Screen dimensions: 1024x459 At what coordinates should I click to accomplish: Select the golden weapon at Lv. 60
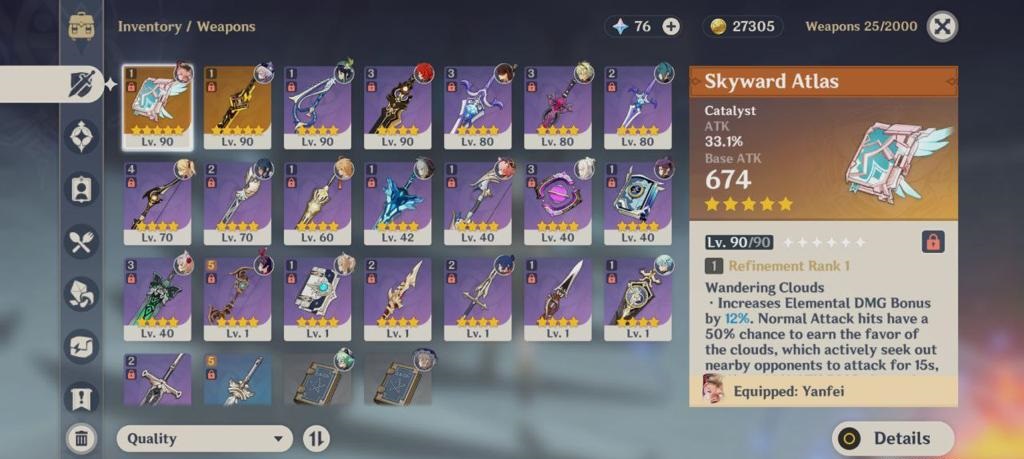point(317,202)
